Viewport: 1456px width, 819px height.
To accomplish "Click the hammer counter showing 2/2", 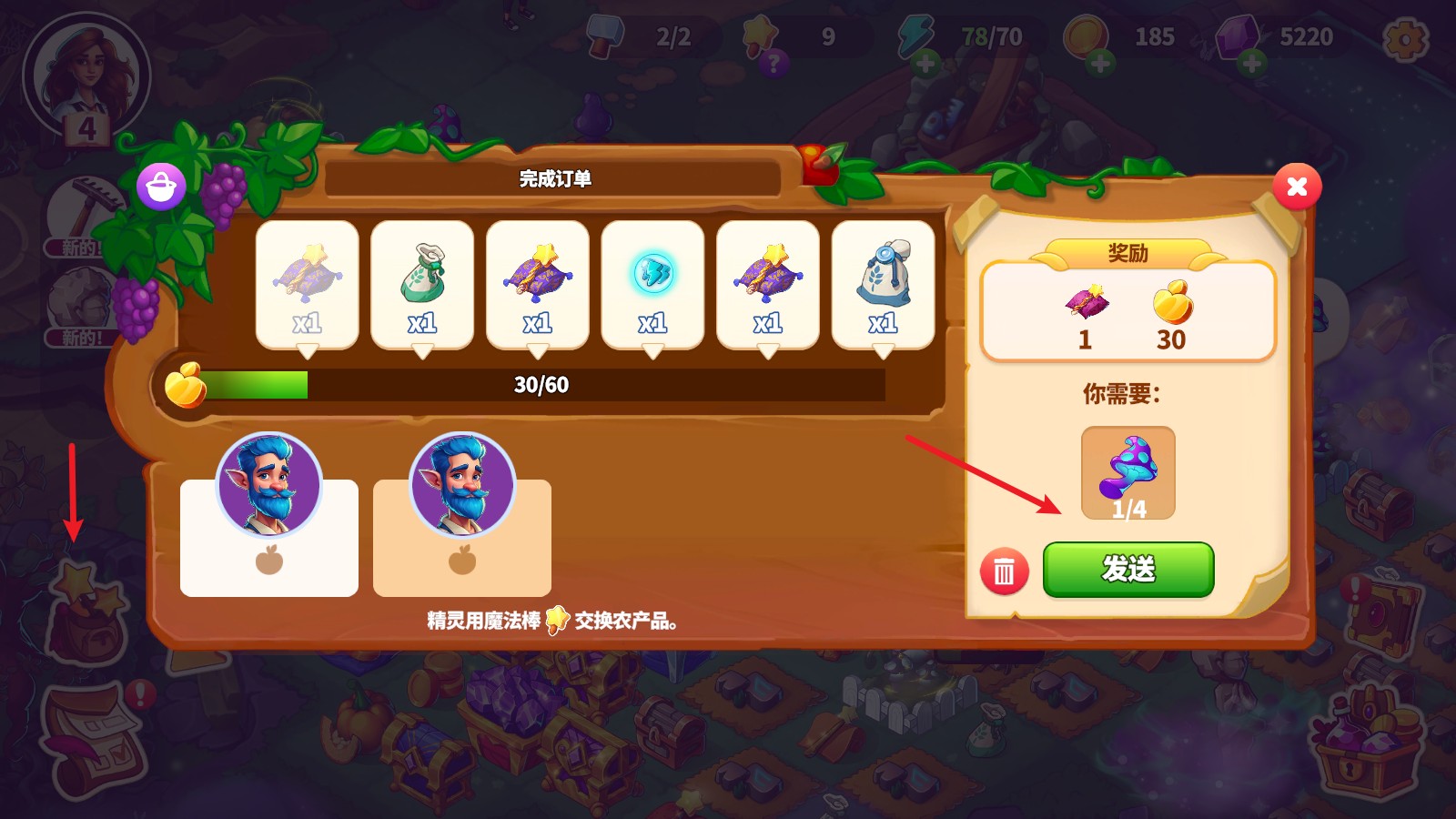I will (637, 38).
